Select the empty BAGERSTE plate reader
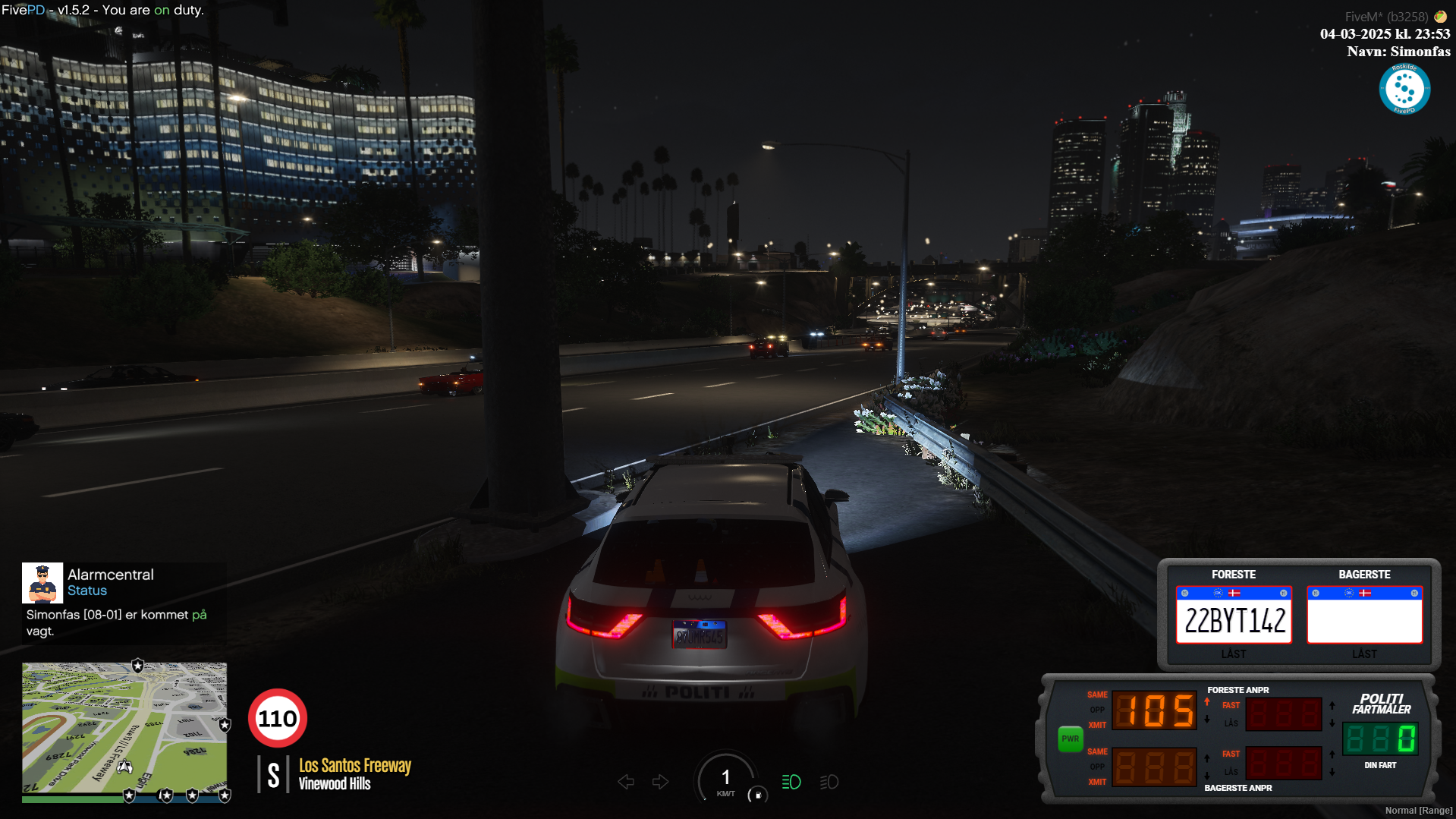The width and height of the screenshot is (1456, 819). point(1364,616)
